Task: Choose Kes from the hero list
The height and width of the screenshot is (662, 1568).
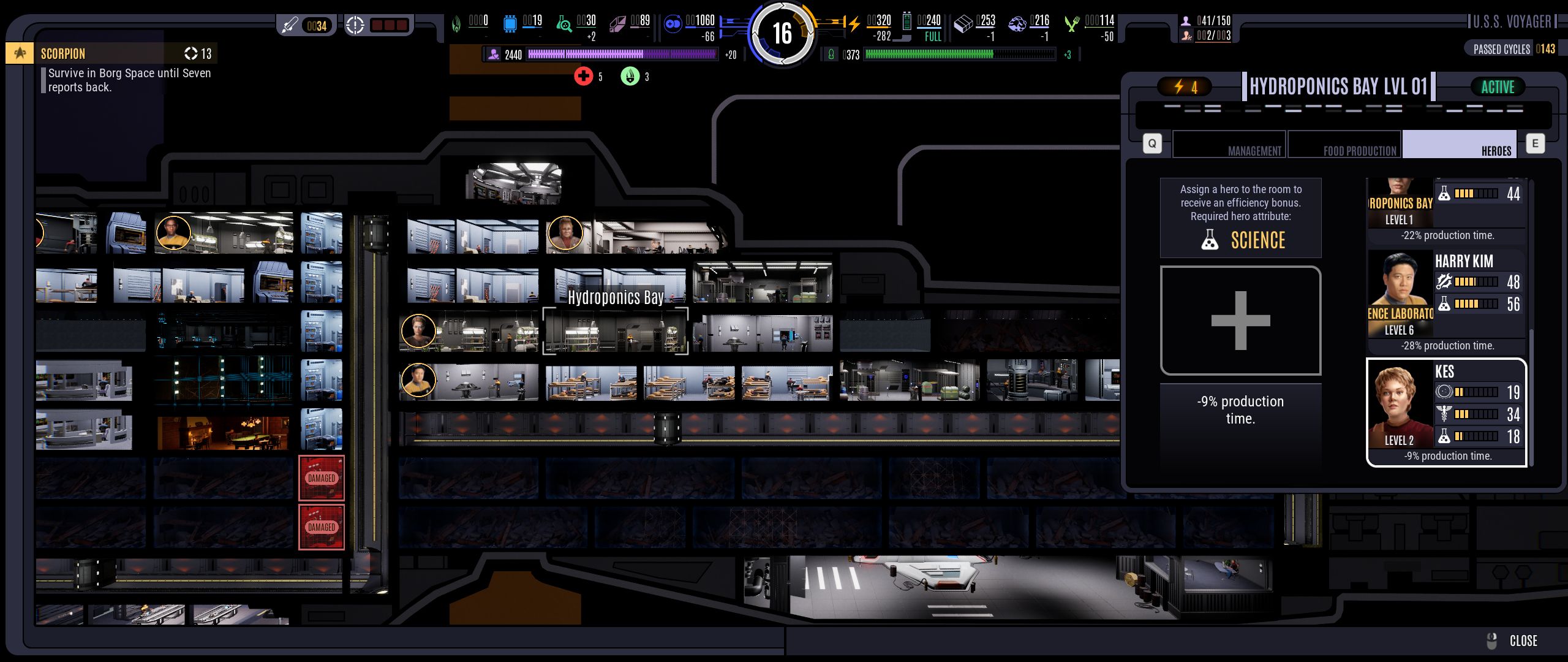Action: [1446, 413]
